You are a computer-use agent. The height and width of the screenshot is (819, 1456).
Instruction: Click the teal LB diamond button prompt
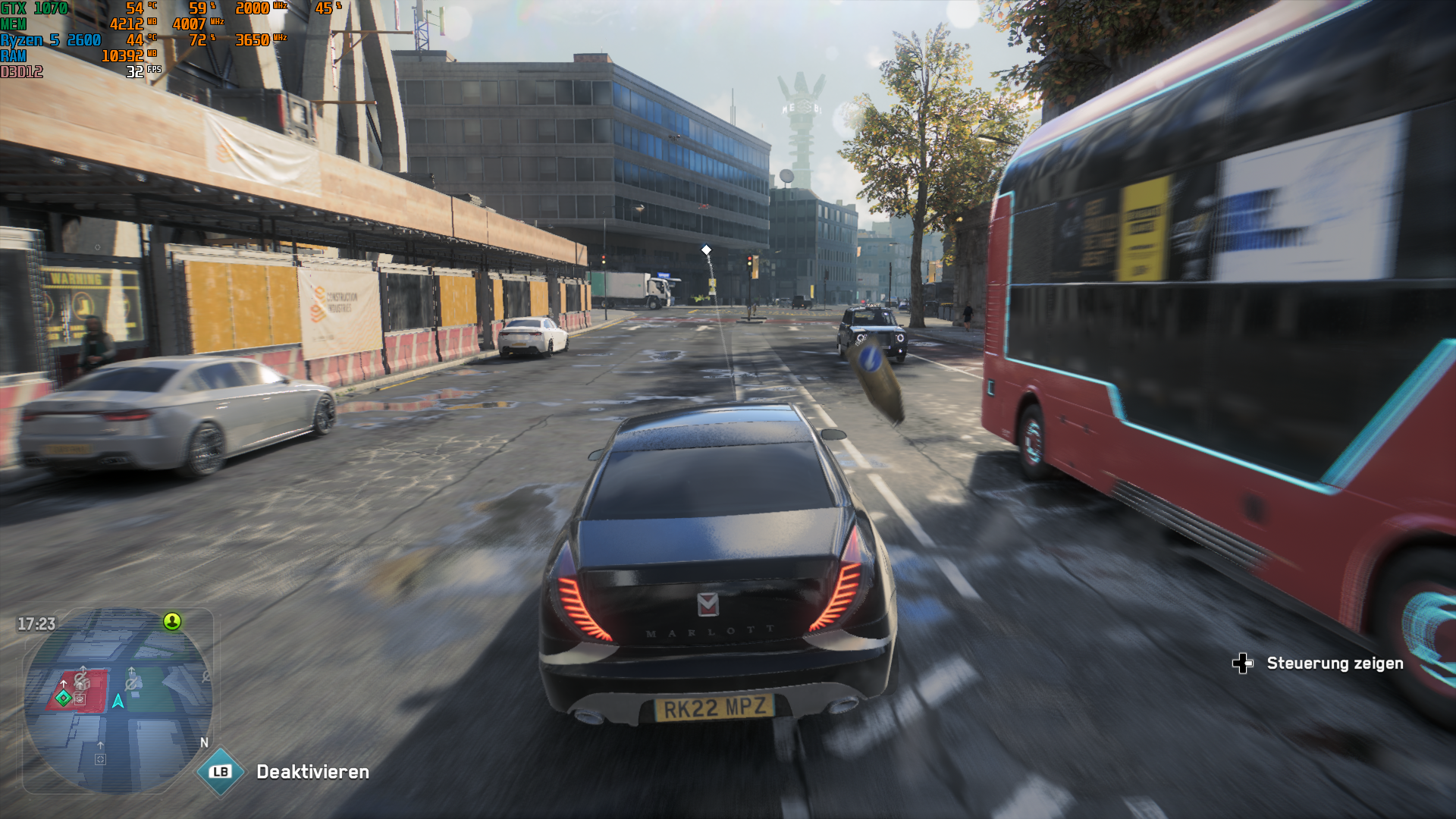coord(219,772)
